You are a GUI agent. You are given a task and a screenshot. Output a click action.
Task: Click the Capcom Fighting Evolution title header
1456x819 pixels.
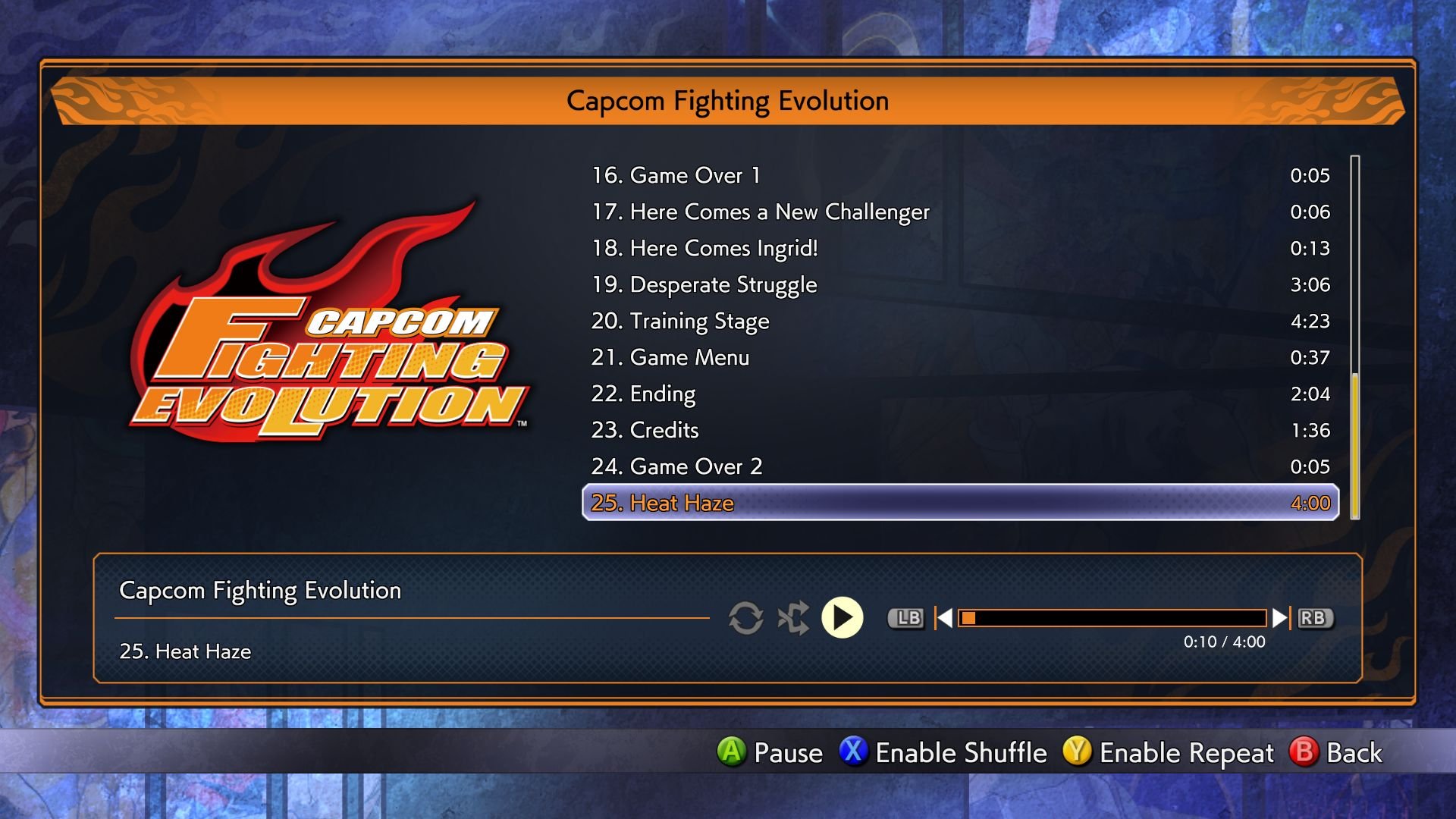pyautogui.click(x=728, y=99)
